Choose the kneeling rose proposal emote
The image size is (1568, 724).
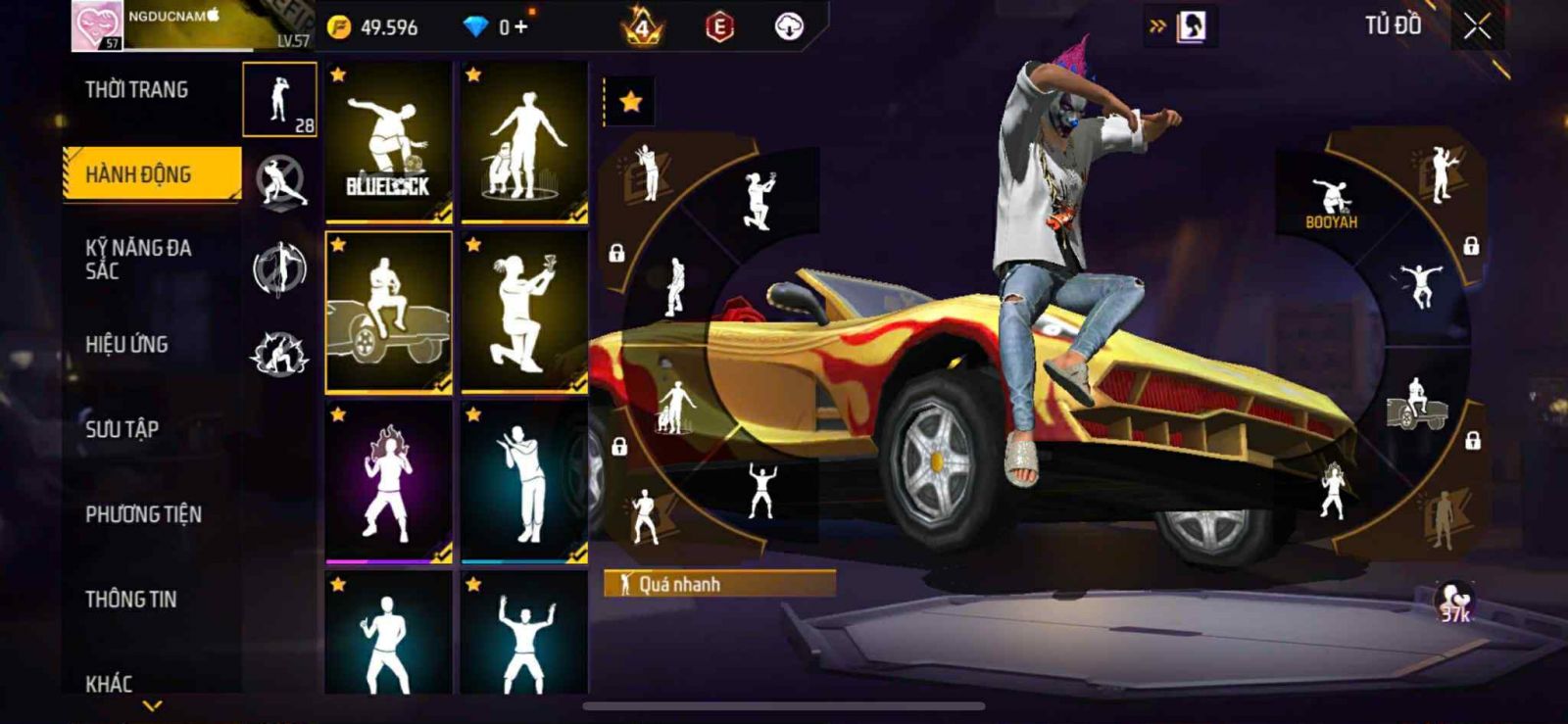pyautogui.click(x=524, y=312)
